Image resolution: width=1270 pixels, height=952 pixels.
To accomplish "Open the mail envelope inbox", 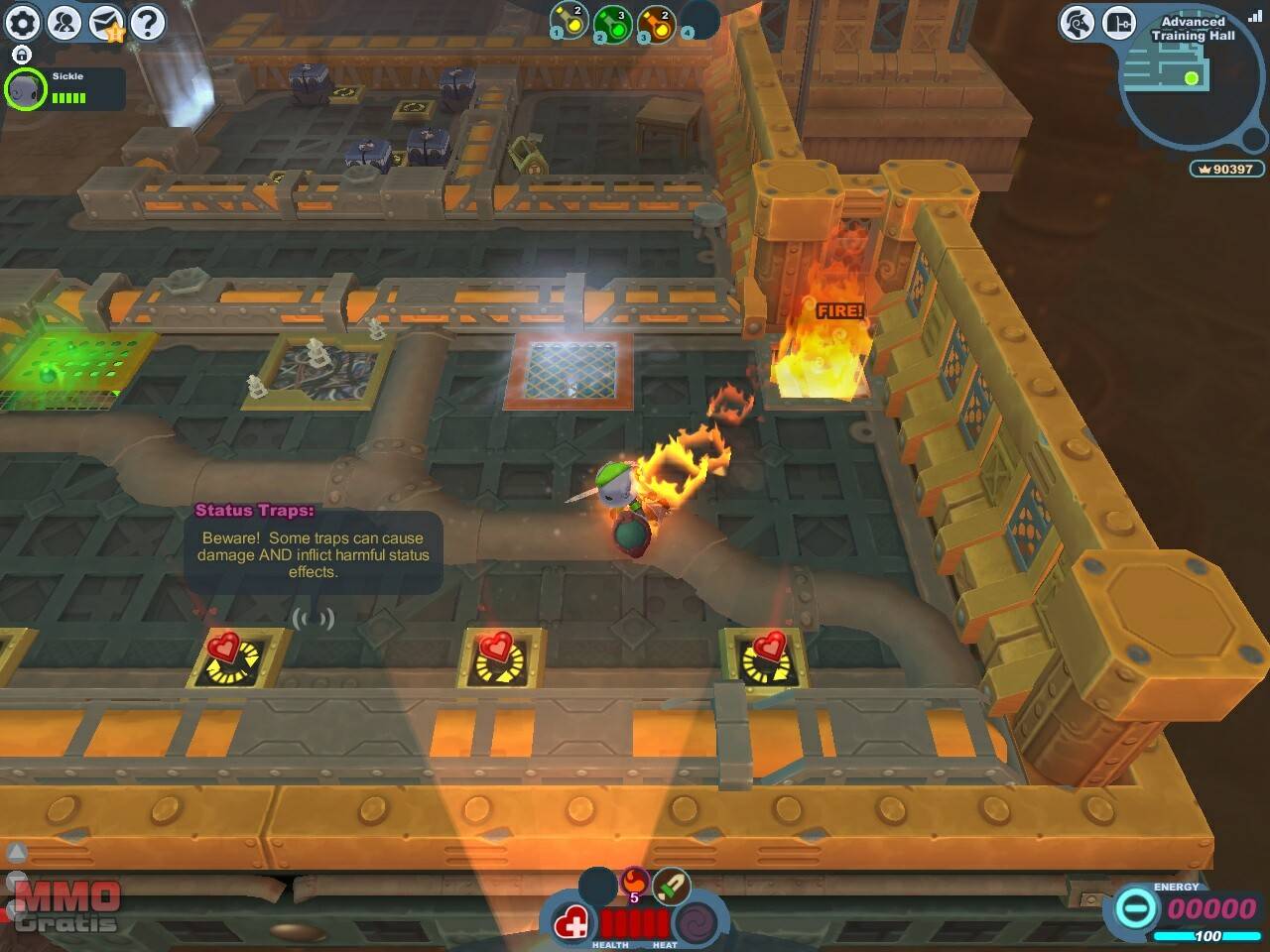I will (x=106, y=22).
